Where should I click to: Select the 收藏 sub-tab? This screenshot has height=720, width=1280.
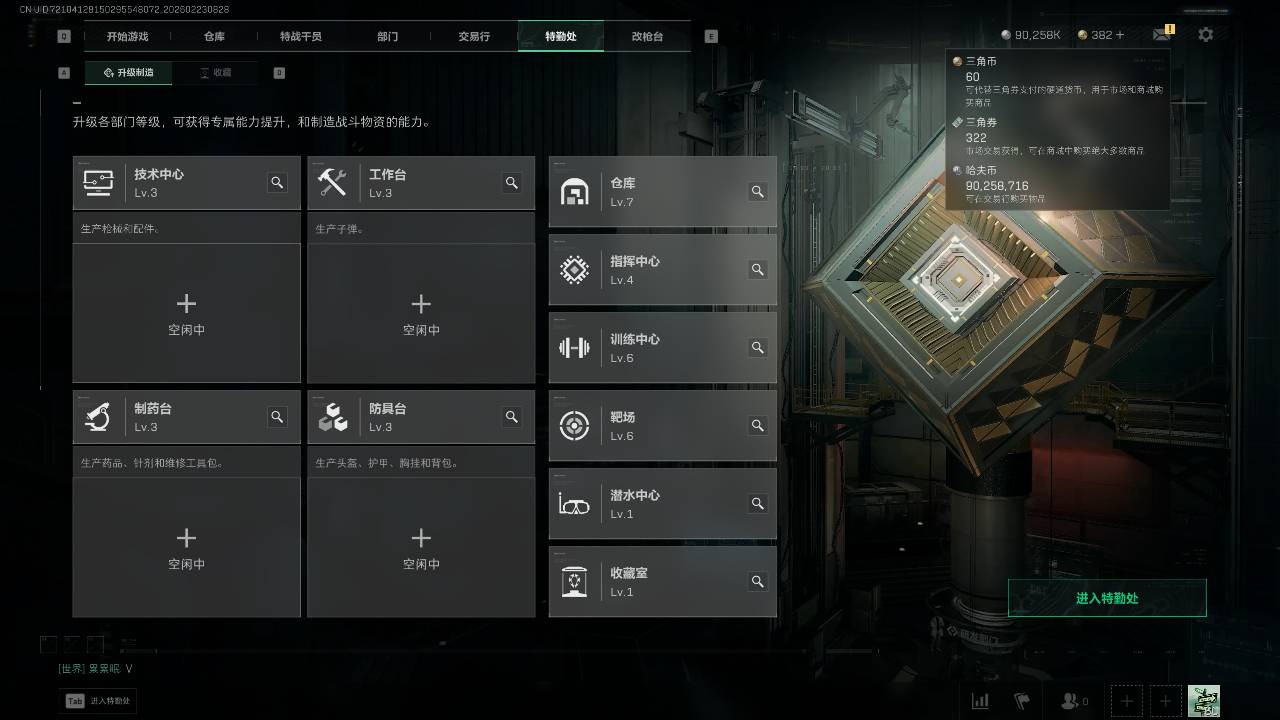[215, 73]
